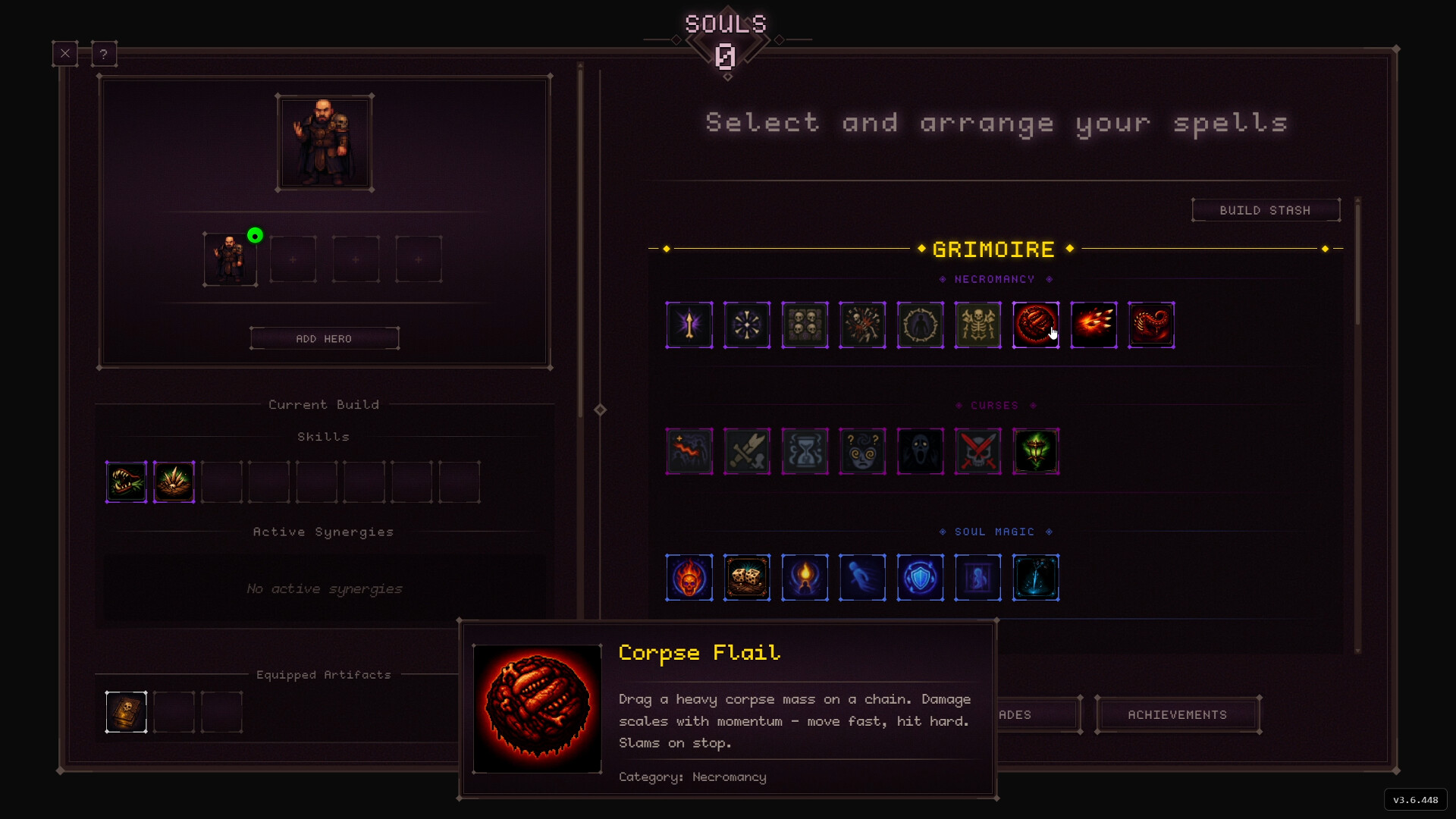1456x819 pixels.
Task: Open the BUILD STASH panel
Action: tap(1266, 210)
